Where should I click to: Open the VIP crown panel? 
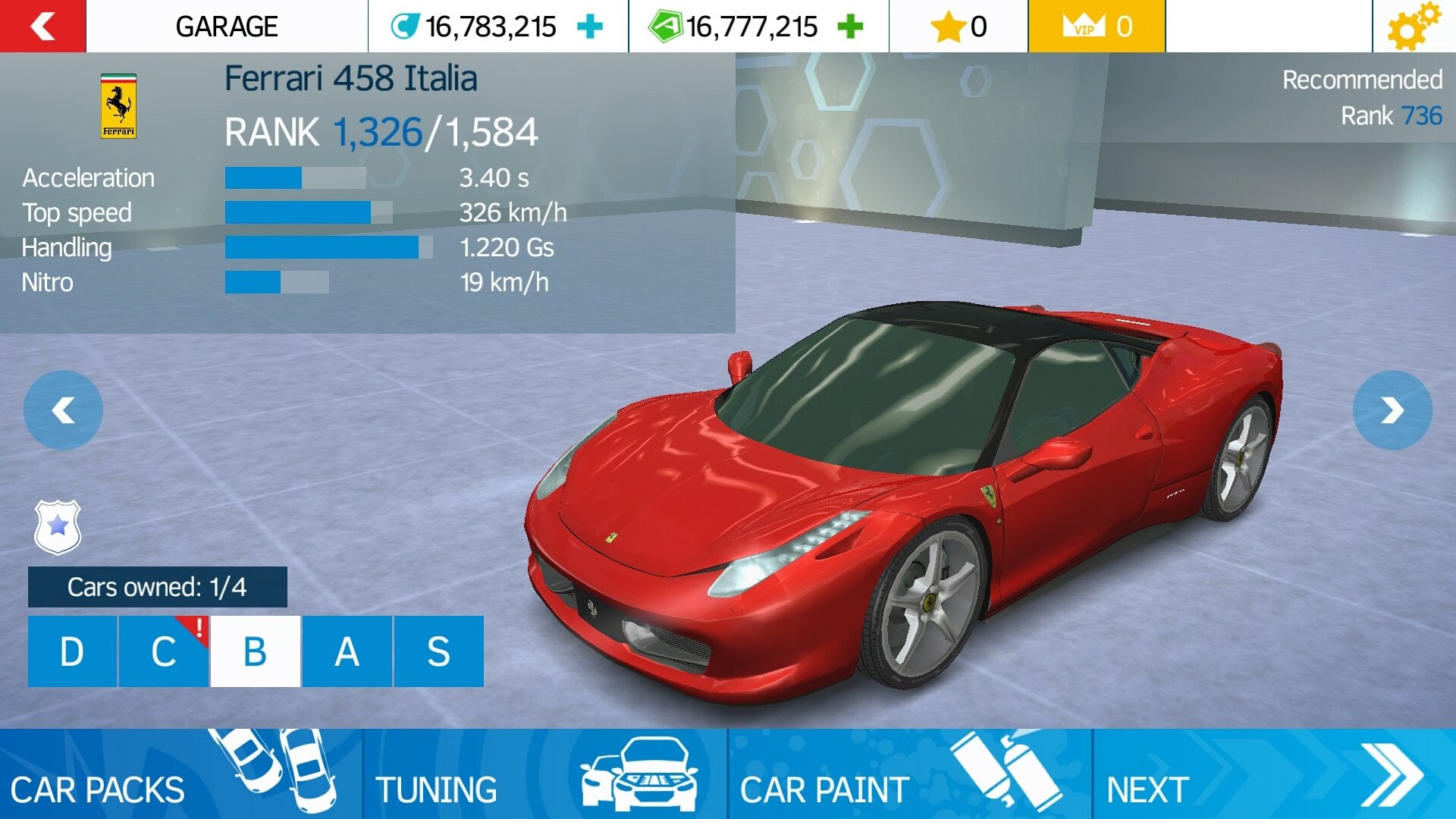[1096, 27]
